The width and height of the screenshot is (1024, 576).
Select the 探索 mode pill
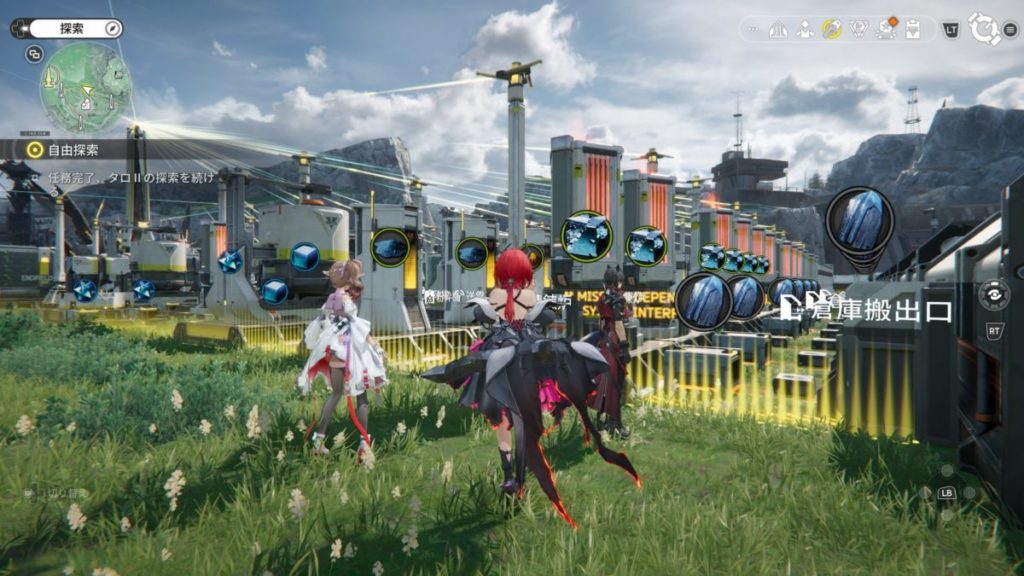[69, 29]
